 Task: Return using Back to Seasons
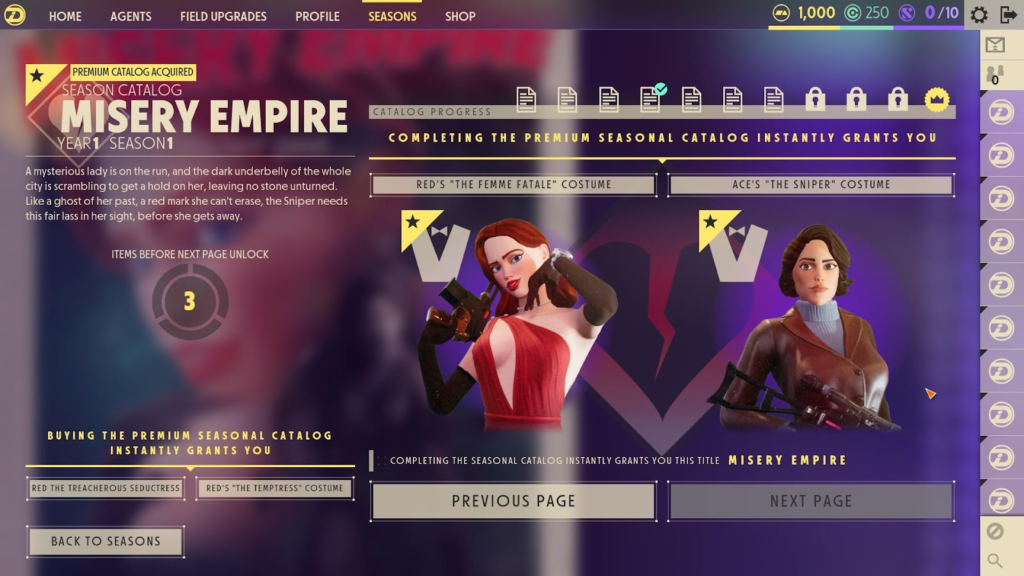(105, 541)
